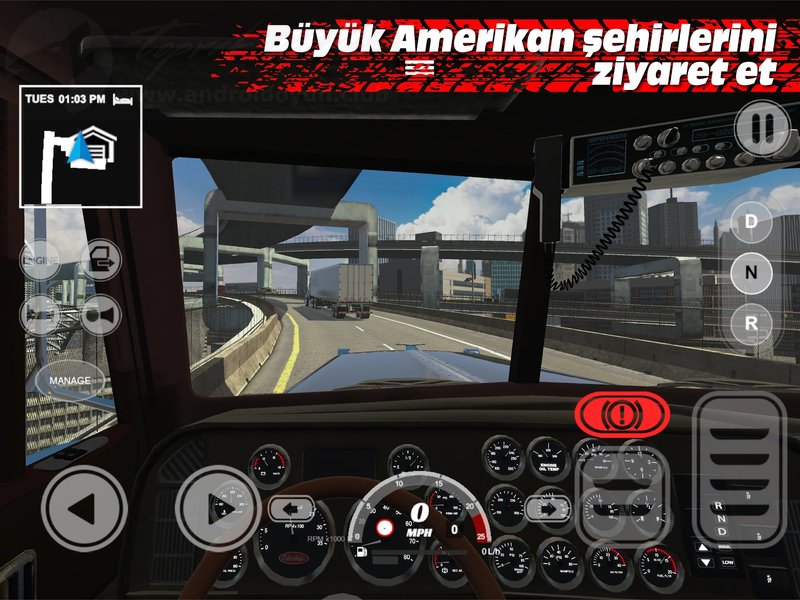
Task: Open the MANAGE menu
Action: [x=71, y=381]
